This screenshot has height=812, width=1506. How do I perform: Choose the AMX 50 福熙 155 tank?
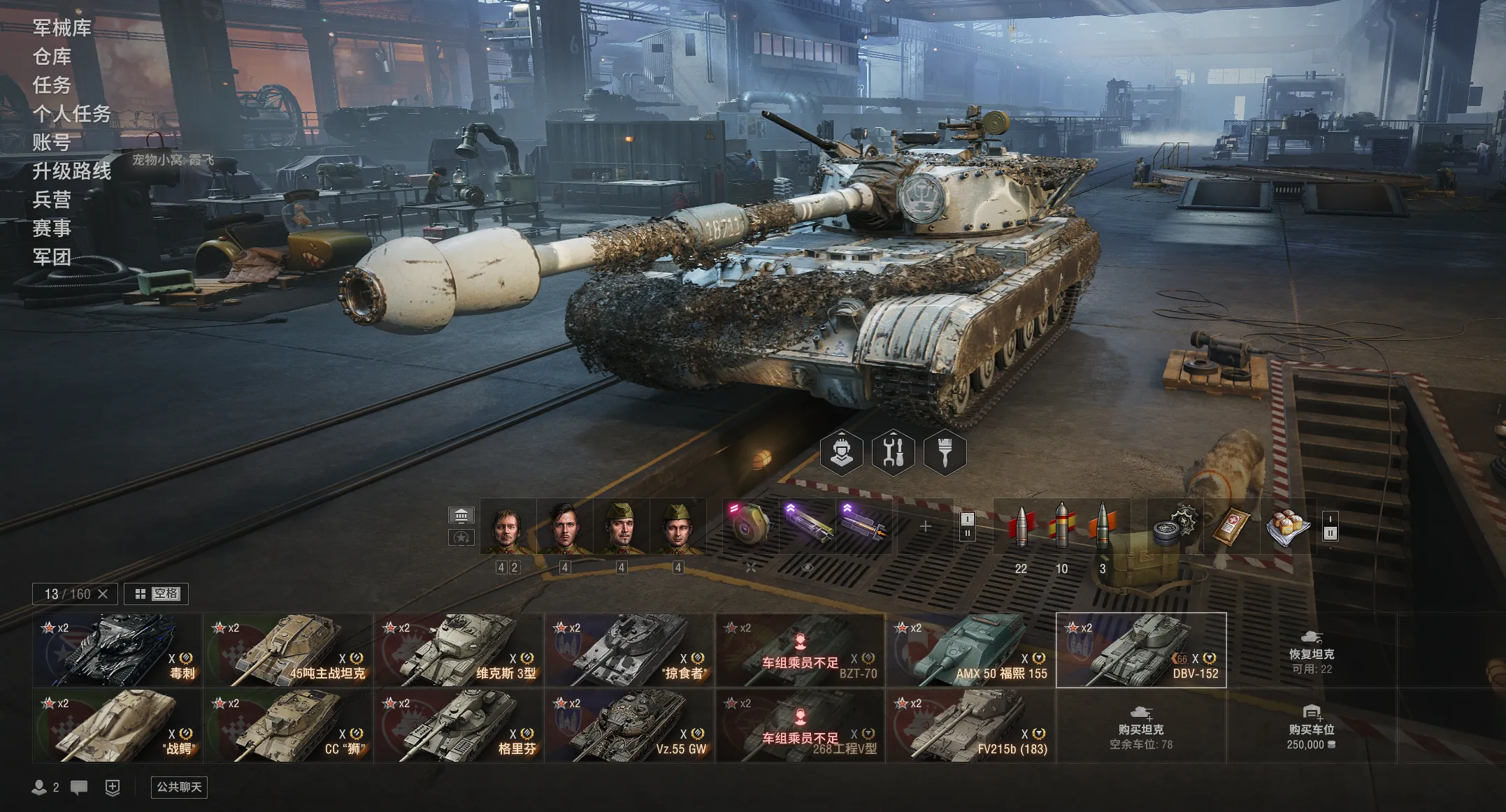pyautogui.click(x=970, y=650)
